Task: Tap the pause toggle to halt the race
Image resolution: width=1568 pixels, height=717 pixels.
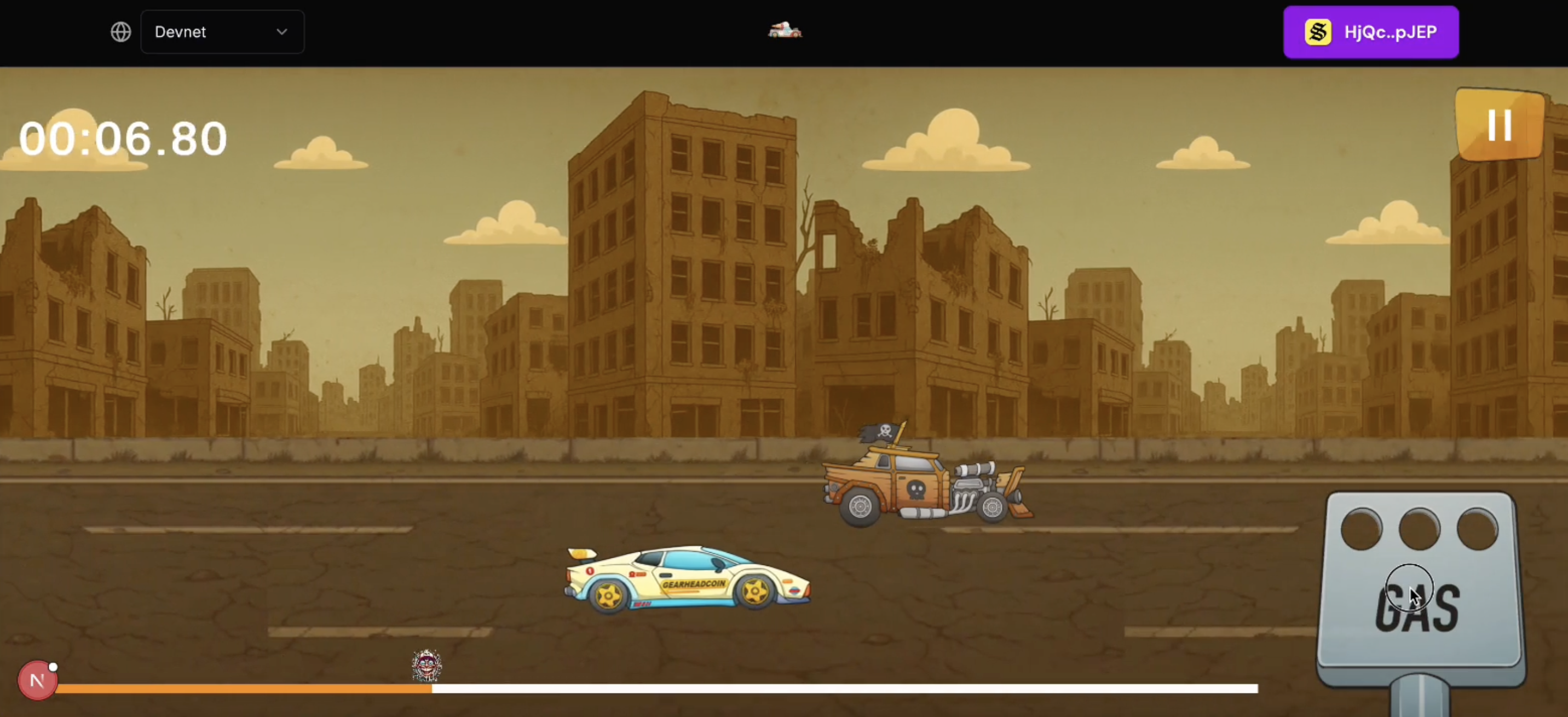Action: [1498, 125]
